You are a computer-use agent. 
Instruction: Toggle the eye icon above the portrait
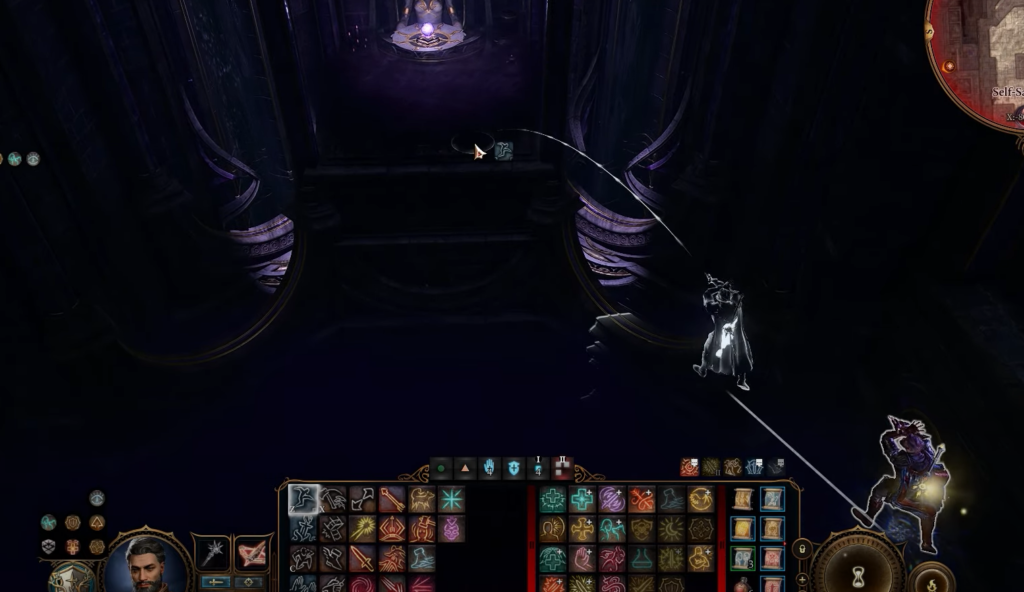pos(97,498)
